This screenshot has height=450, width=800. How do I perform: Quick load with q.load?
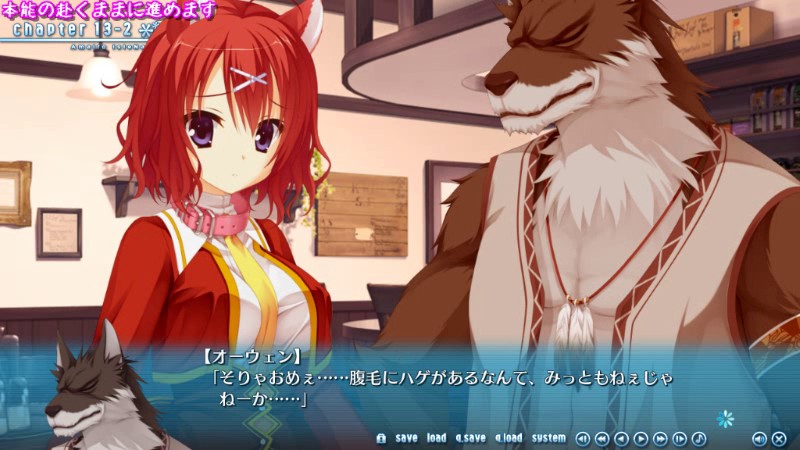coord(508,438)
